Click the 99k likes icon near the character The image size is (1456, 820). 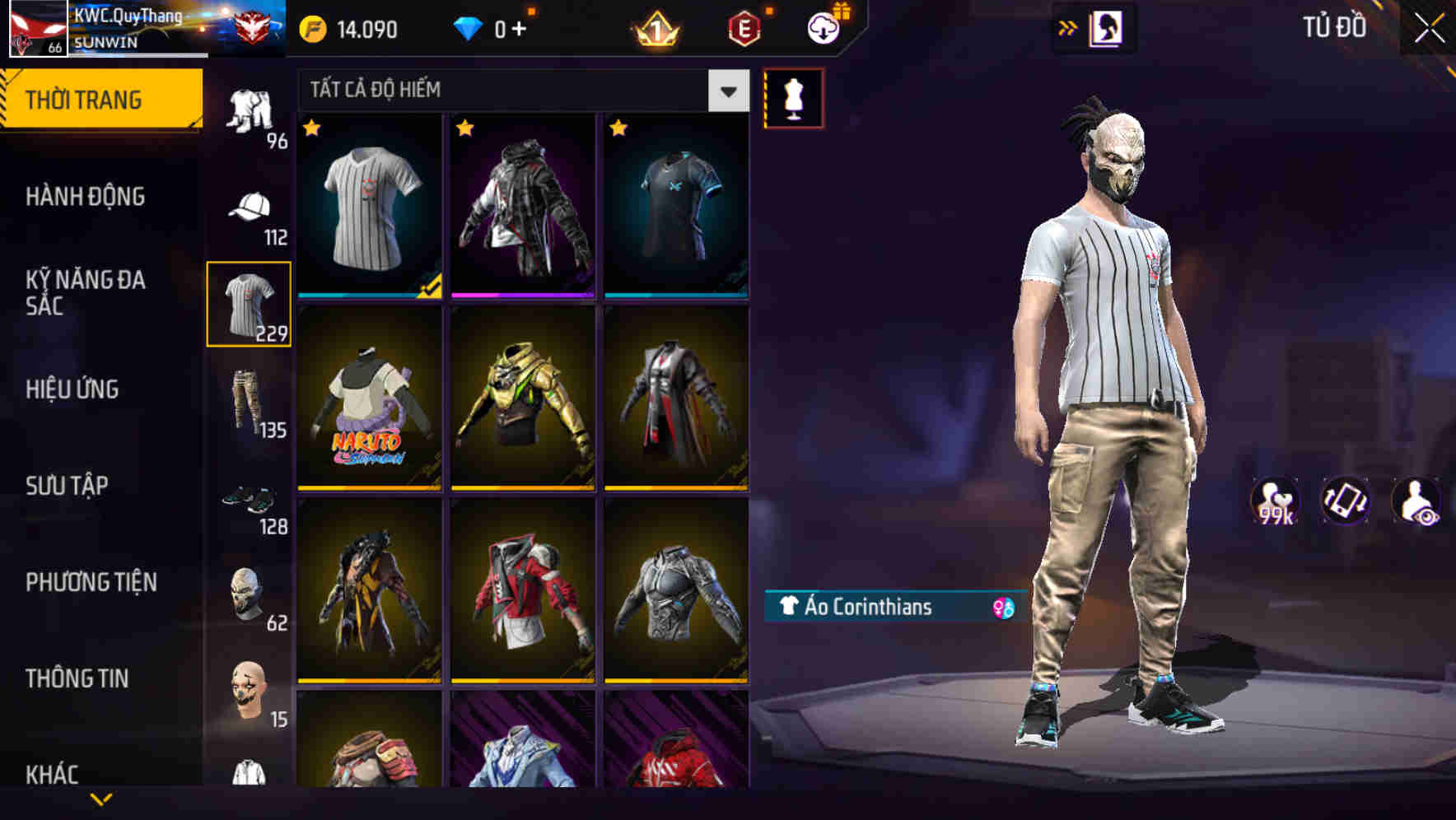tap(1276, 501)
